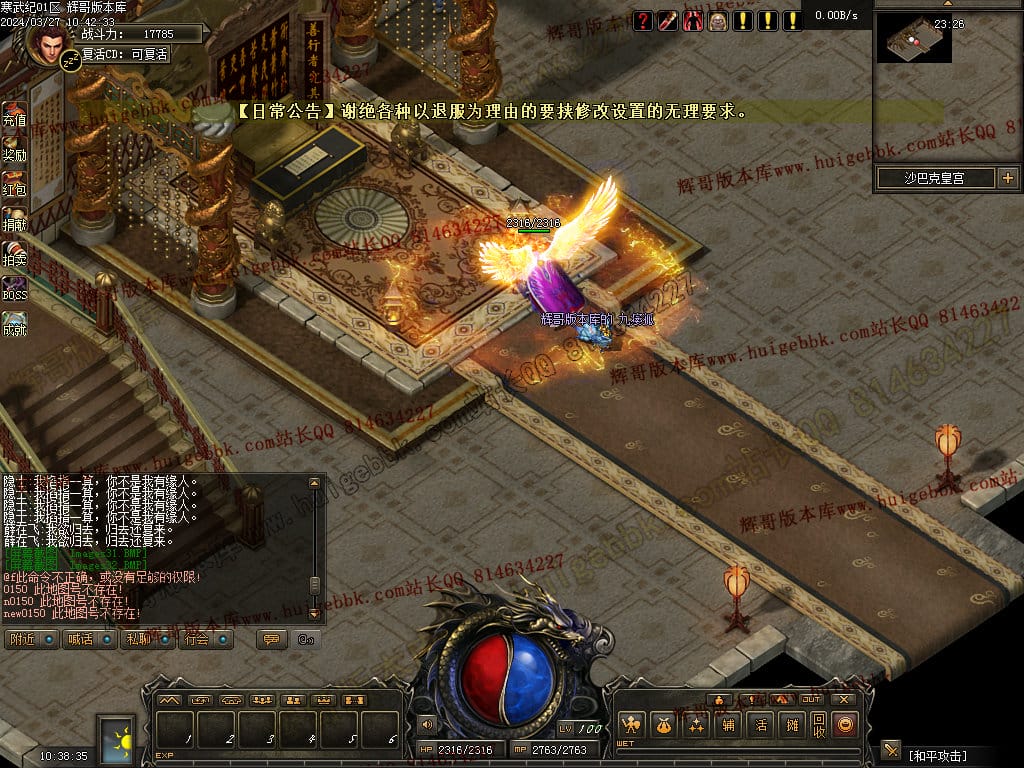Click the player portrait avatar
Image resolution: width=1024 pixels, height=768 pixels.
tap(47, 43)
